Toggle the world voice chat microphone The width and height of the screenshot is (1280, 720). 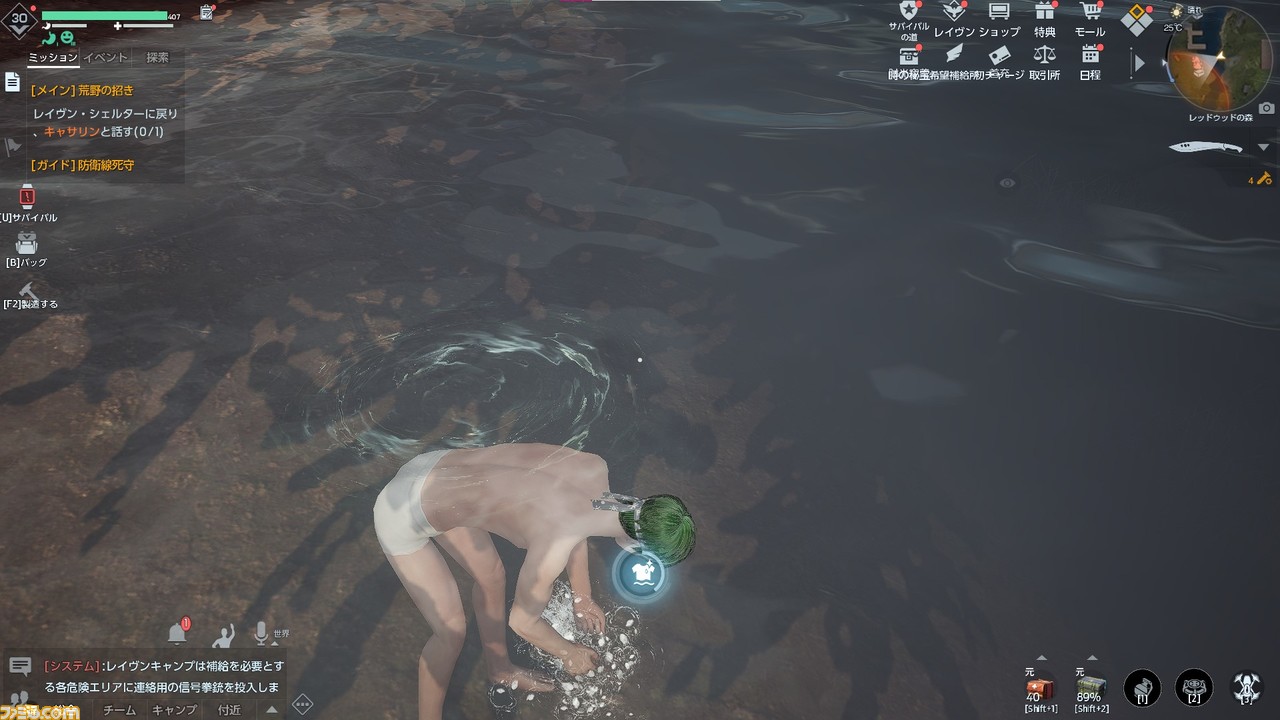261,633
